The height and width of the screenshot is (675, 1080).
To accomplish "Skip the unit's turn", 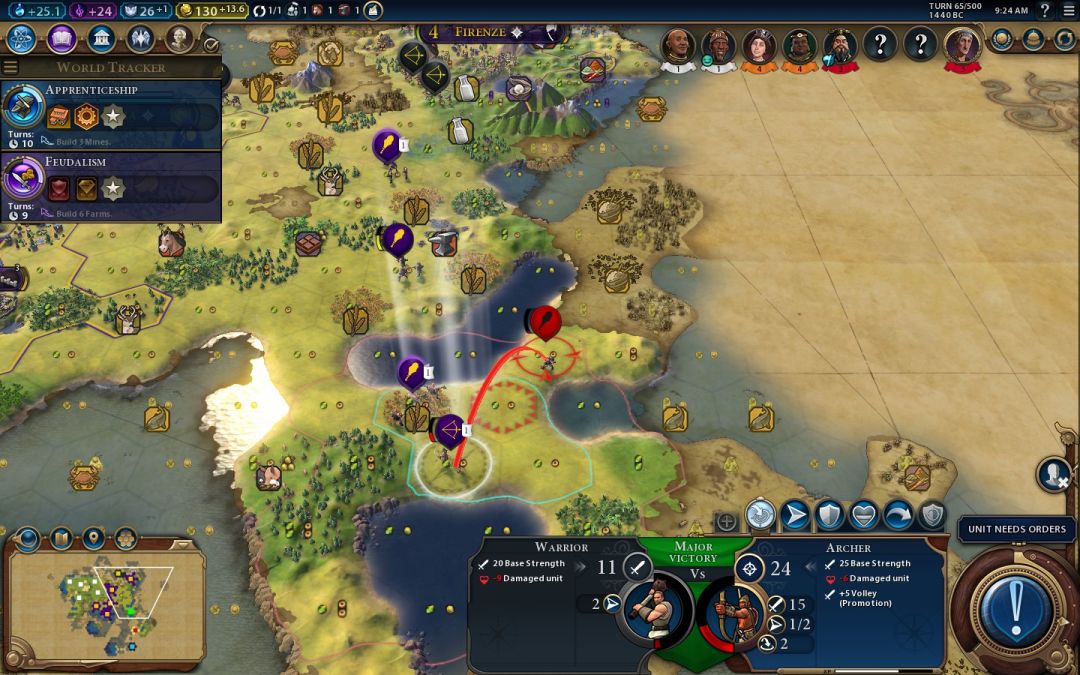I will pos(898,515).
